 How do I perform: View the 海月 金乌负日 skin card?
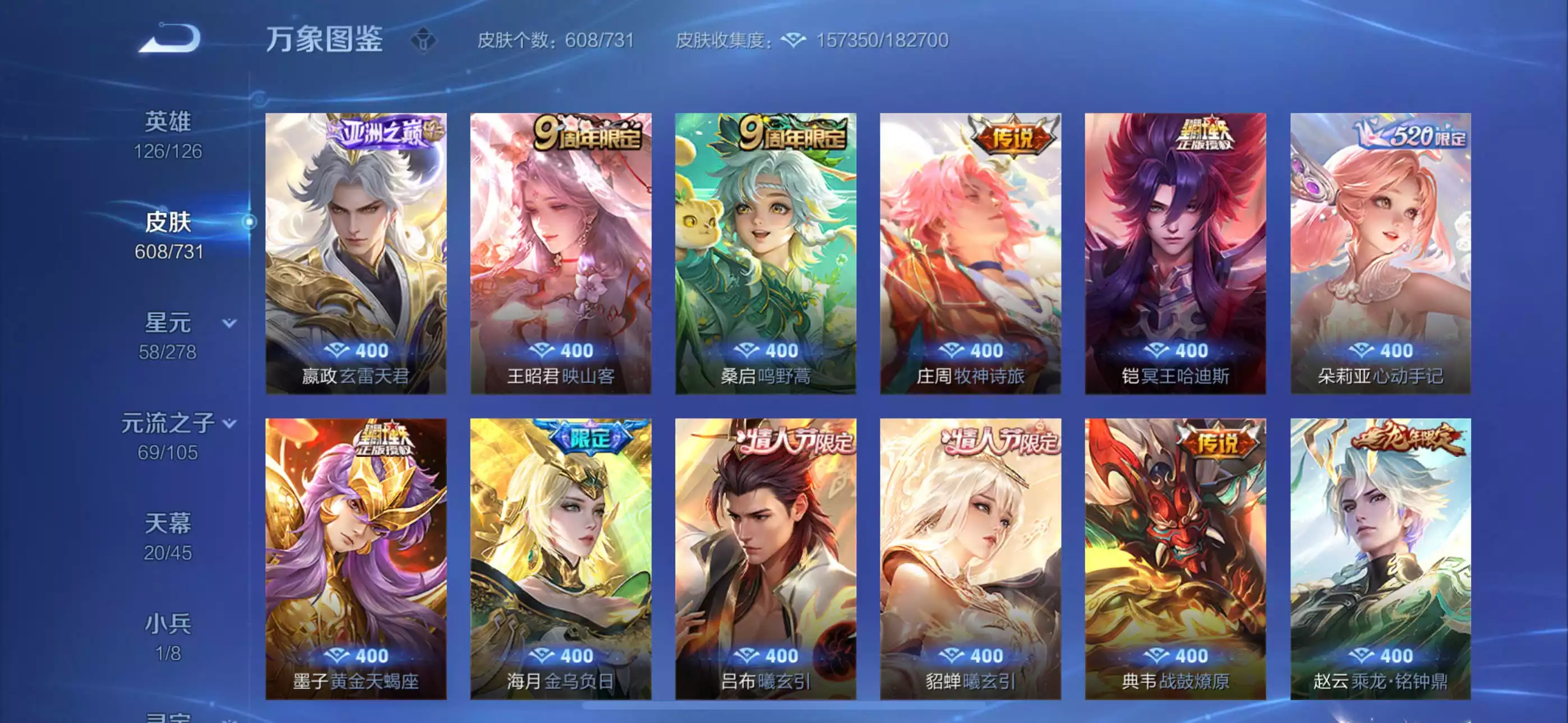(561, 558)
